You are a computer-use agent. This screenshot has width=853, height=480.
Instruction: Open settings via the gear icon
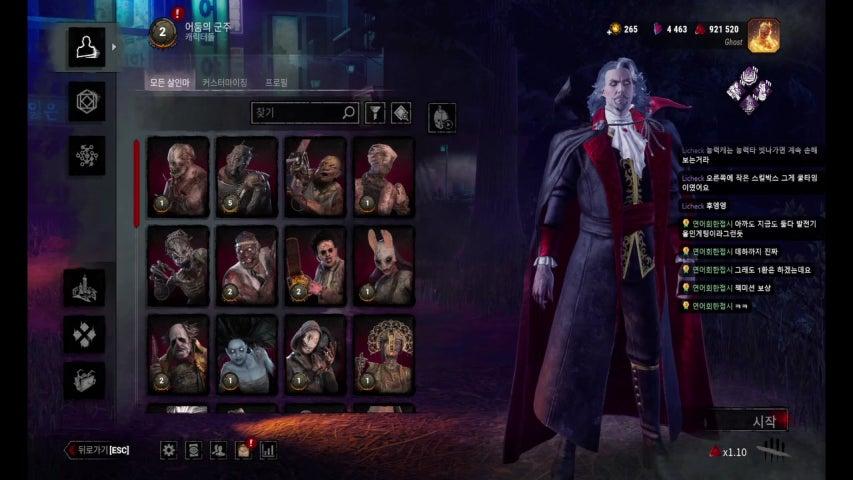pos(169,451)
